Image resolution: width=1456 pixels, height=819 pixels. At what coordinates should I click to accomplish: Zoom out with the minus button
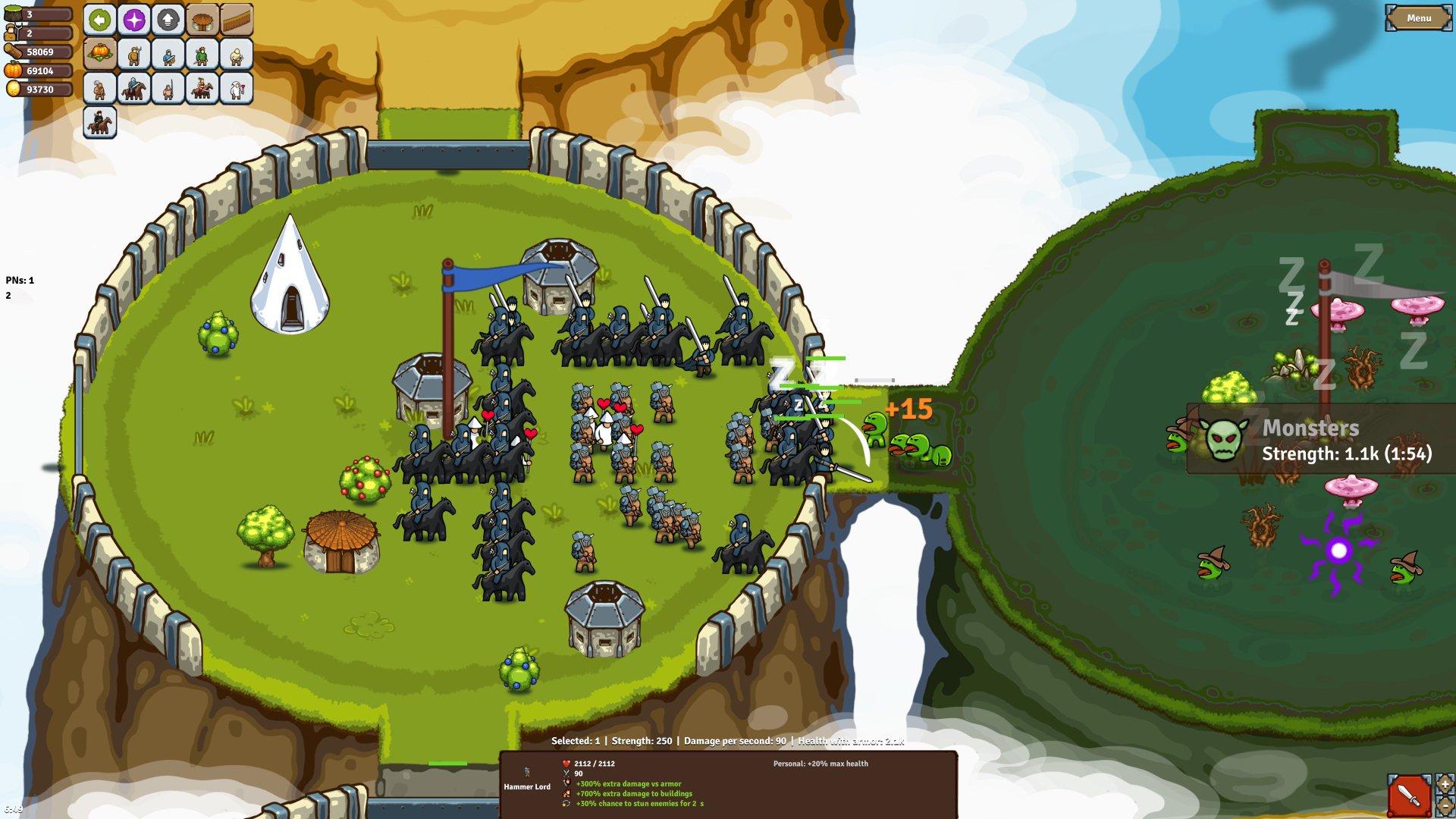(x=1445, y=805)
